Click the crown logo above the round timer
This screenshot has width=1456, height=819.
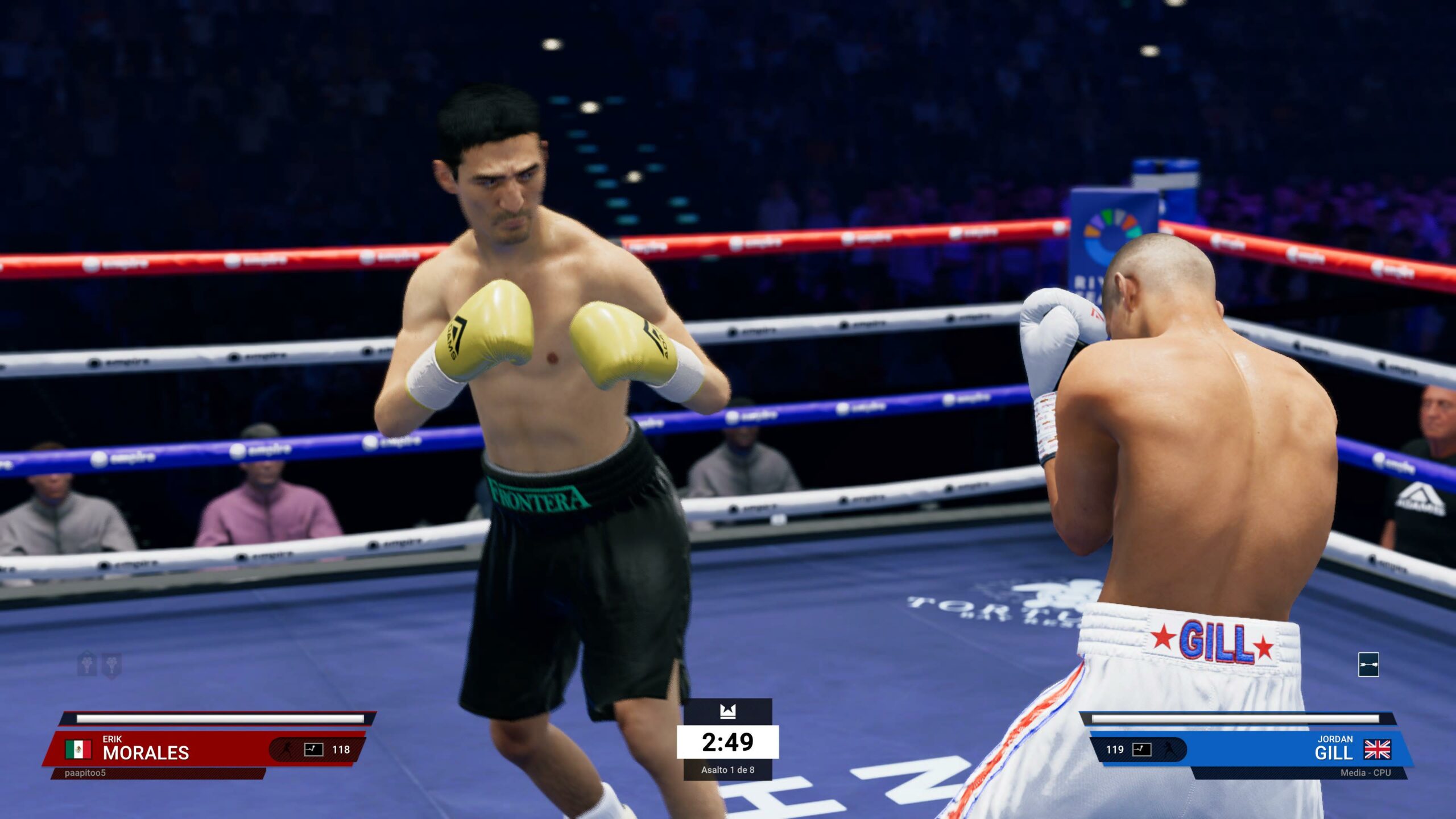[727, 711]
